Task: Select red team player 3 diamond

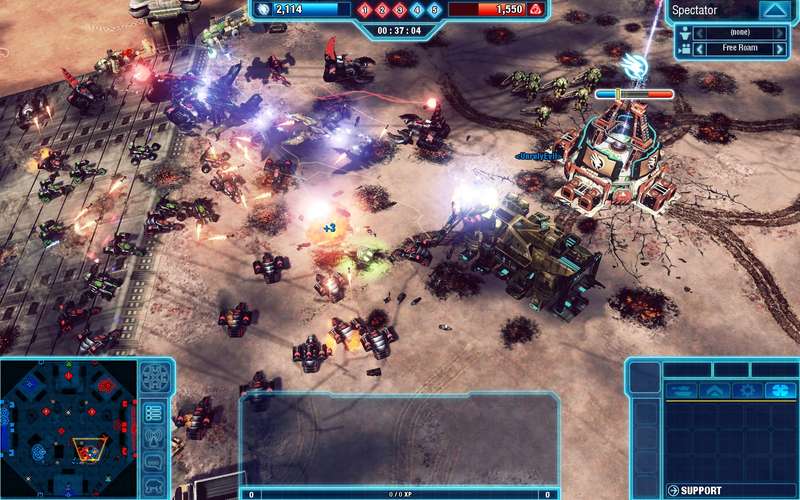Action: coord(400,10)
